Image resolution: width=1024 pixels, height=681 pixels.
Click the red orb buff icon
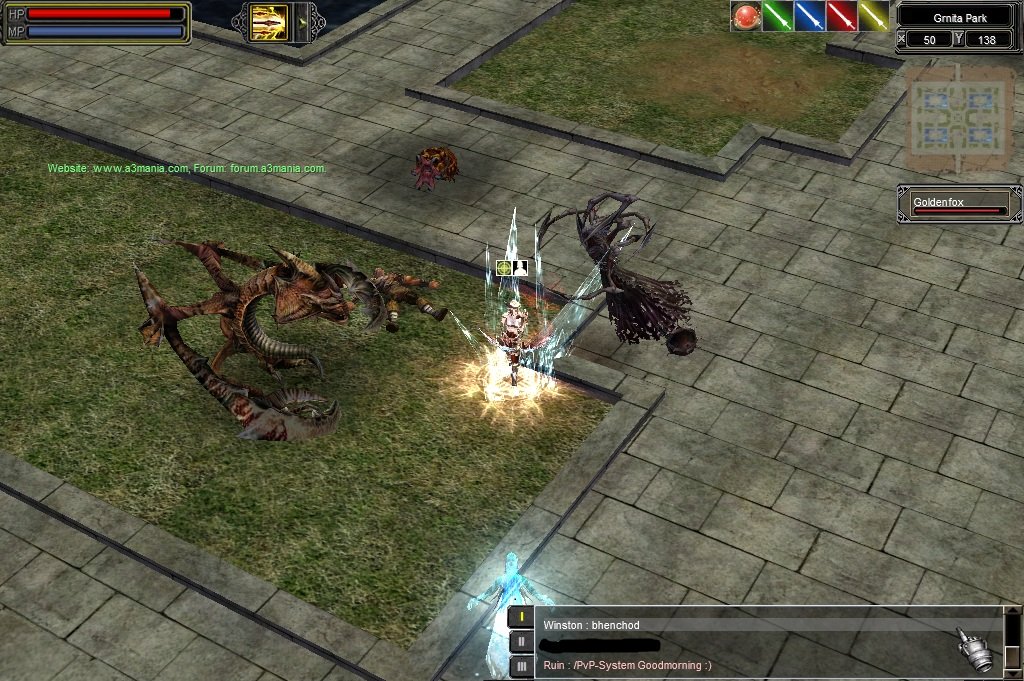coord(745,16)
